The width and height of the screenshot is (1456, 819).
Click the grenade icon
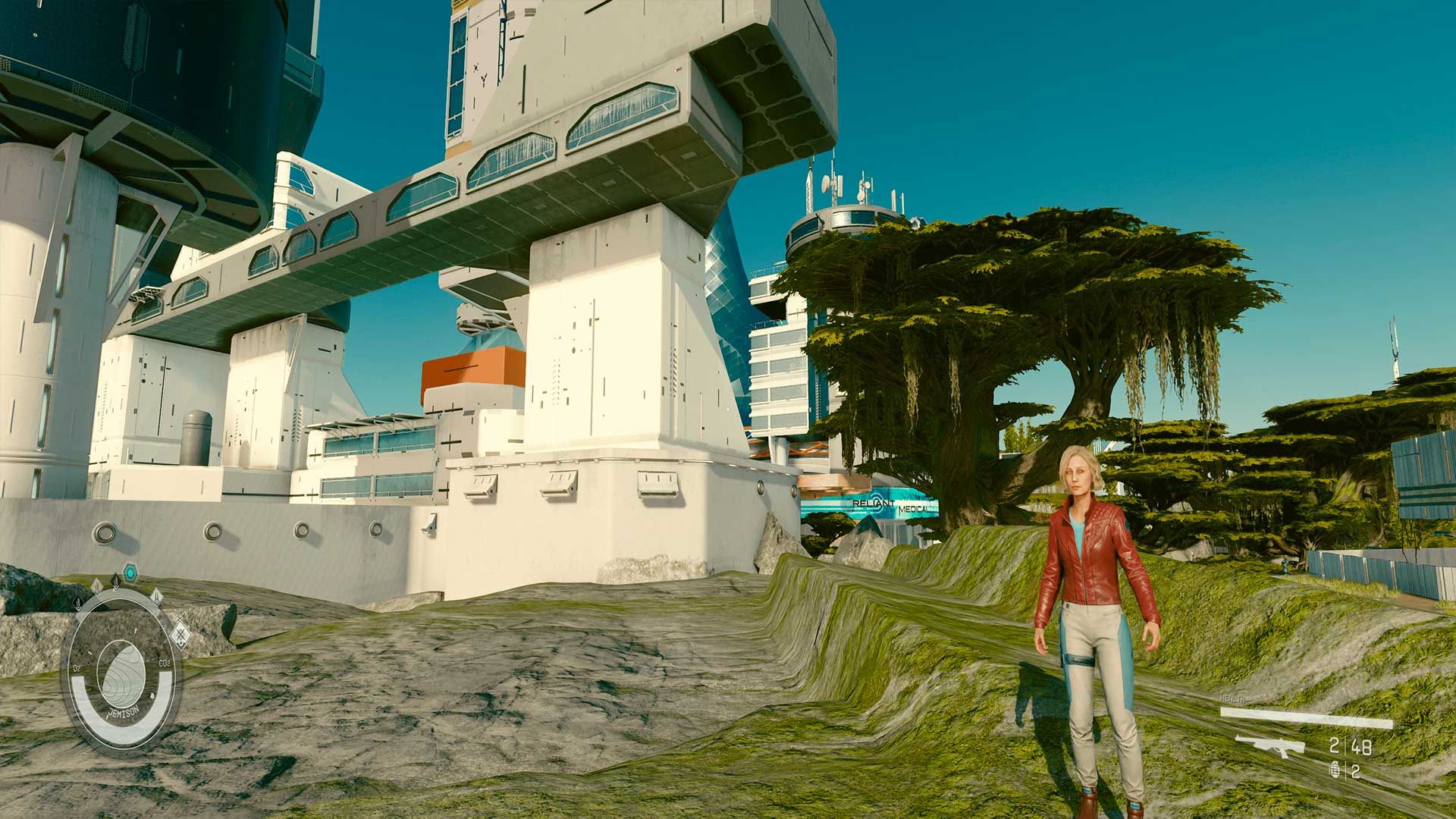(x=1335, y=770)
